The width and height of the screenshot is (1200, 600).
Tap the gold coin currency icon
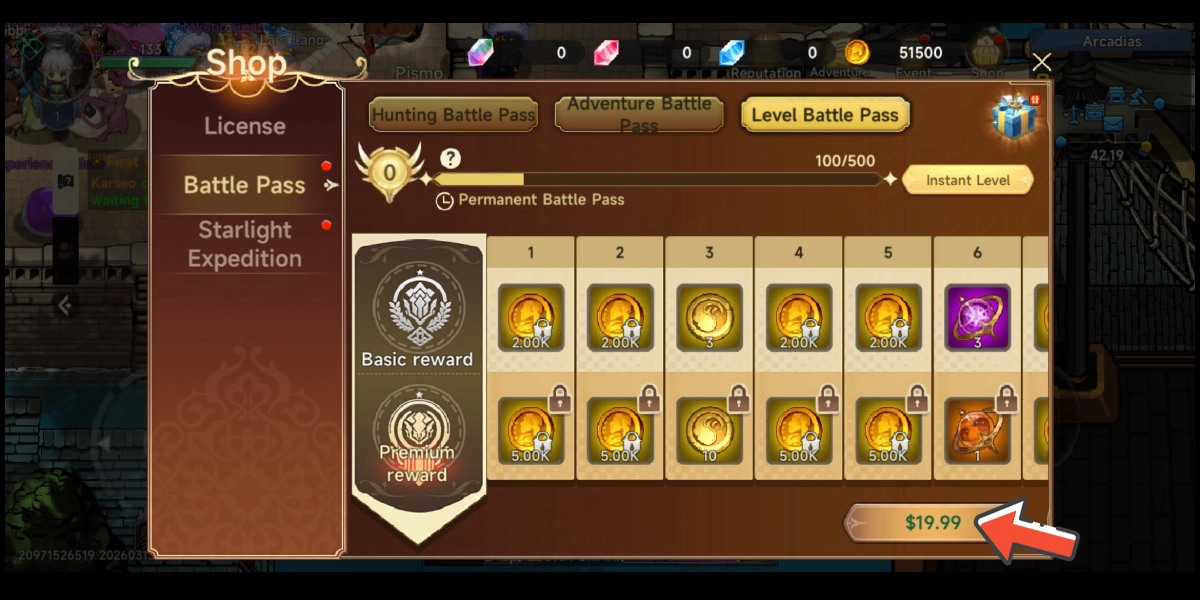(857, 53)
